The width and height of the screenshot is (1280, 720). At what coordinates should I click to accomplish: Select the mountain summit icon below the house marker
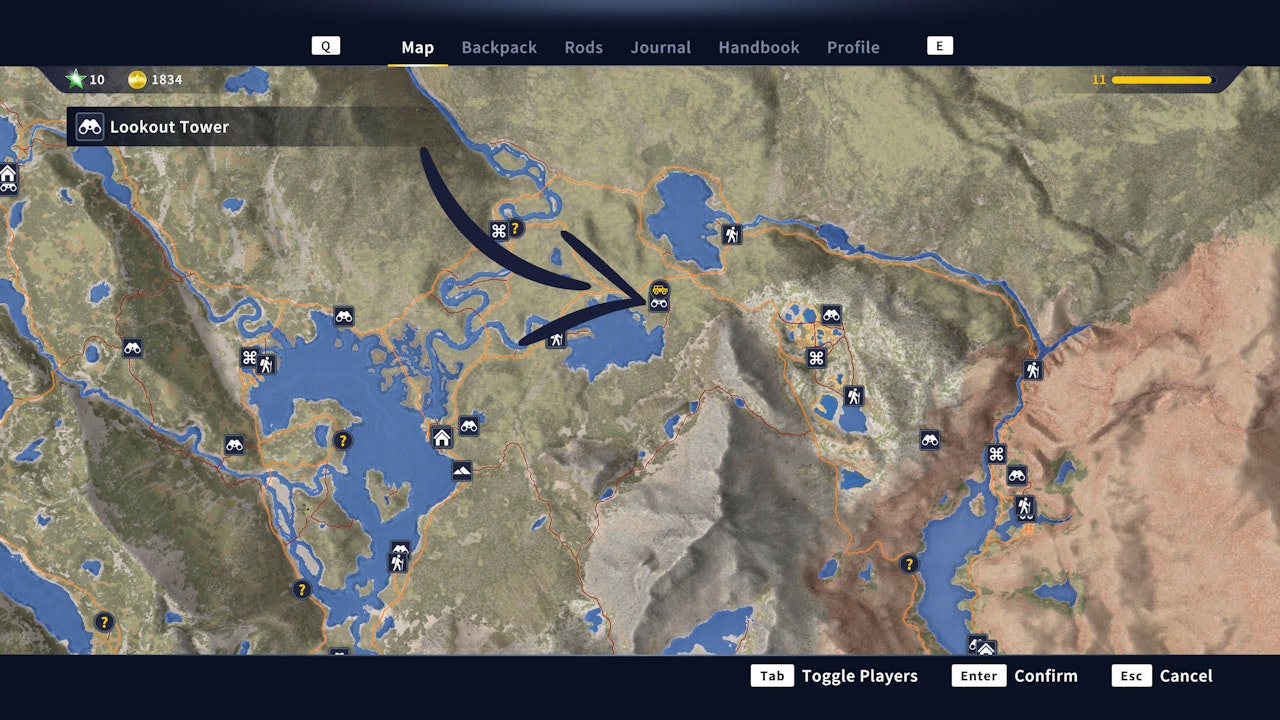(x=461, y=471)
